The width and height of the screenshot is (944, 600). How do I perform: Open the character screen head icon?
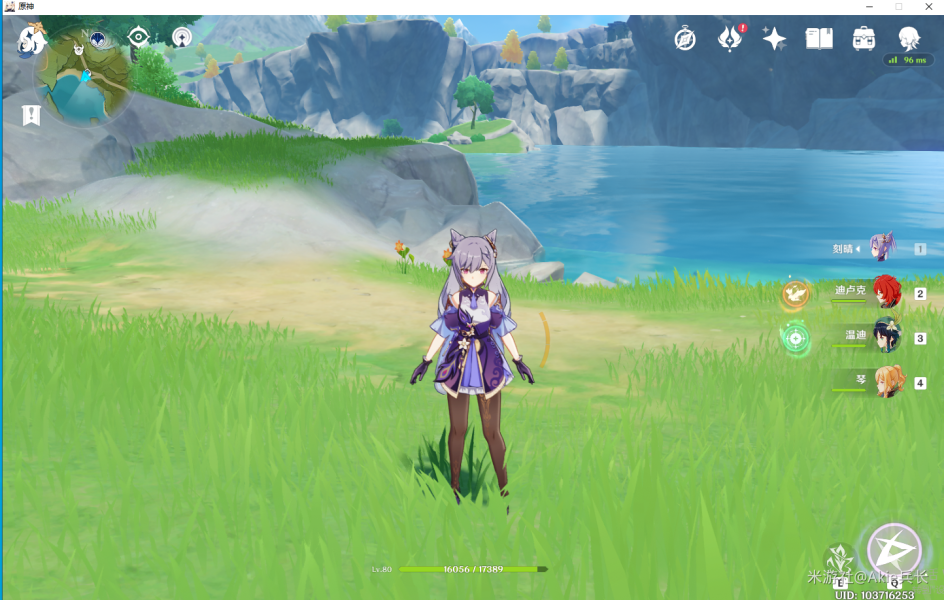tap(908, 39)
